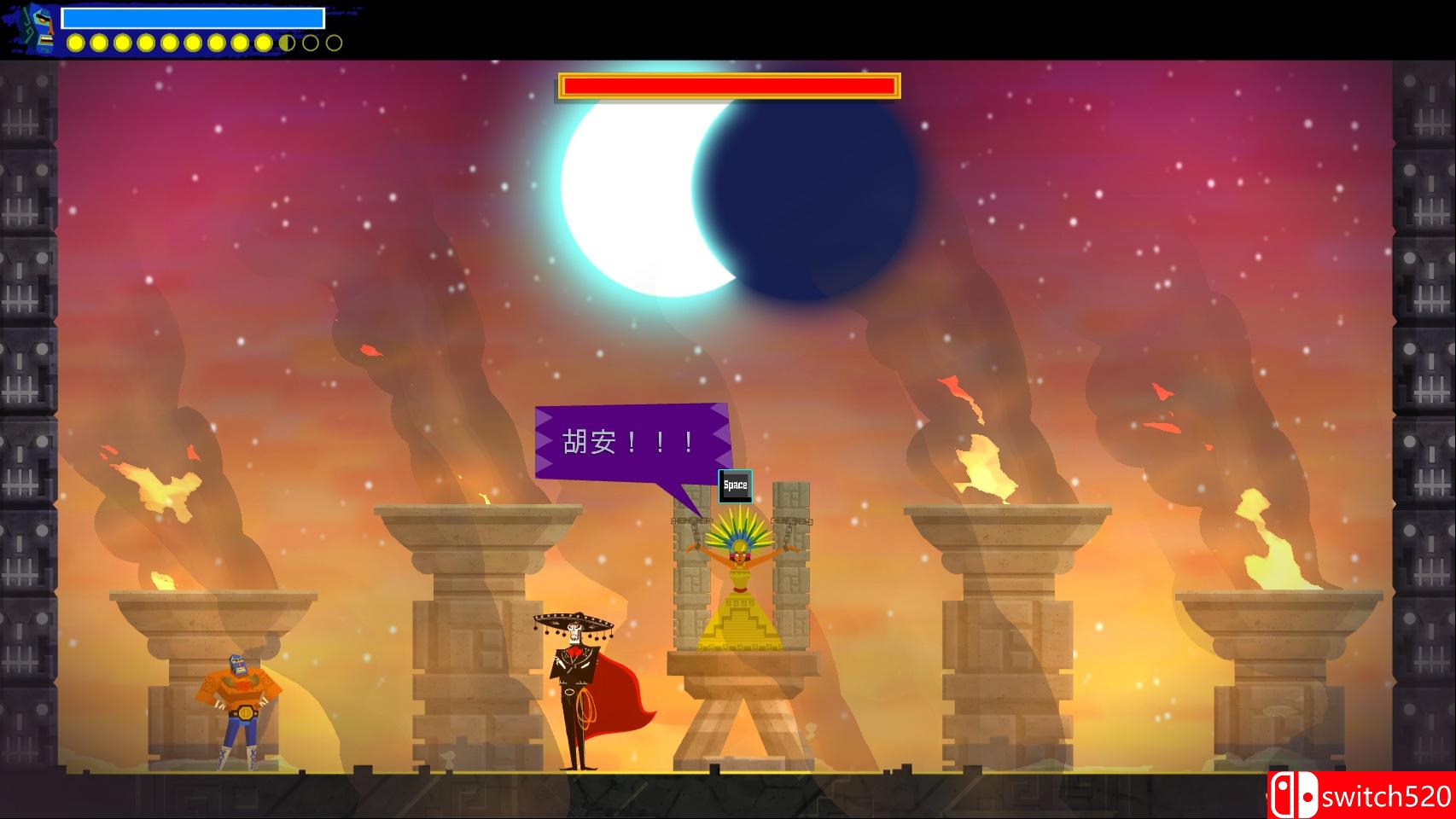
Task: Click the last empty stamina orb circle
Action: click(334, 44)
